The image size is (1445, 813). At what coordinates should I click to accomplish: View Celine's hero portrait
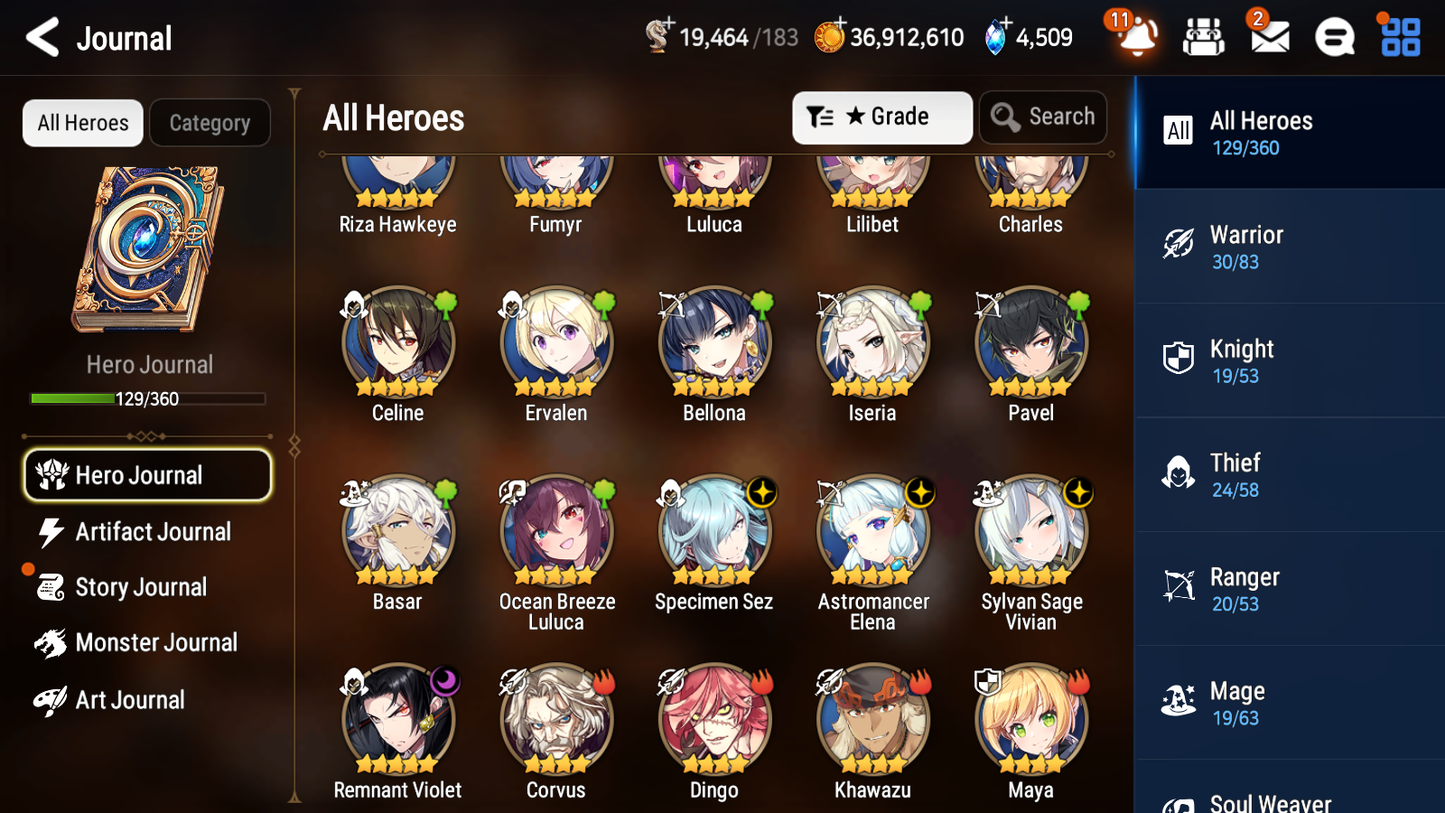coord(397,342)
